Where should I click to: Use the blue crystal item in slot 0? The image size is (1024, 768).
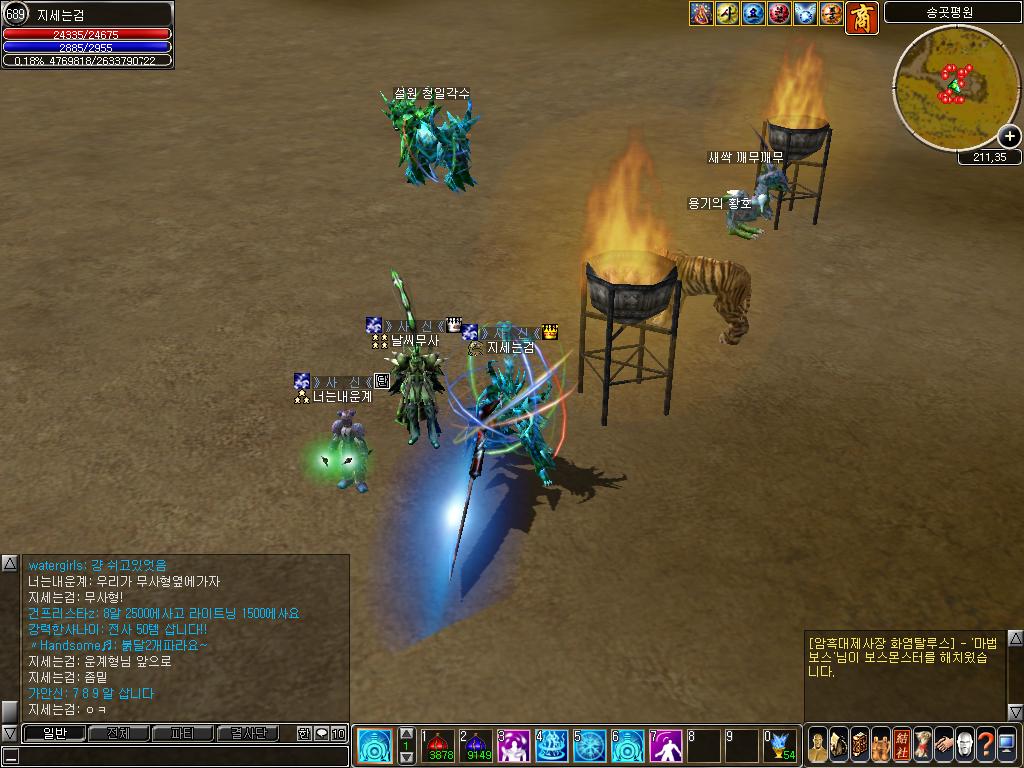click(781, 746)
